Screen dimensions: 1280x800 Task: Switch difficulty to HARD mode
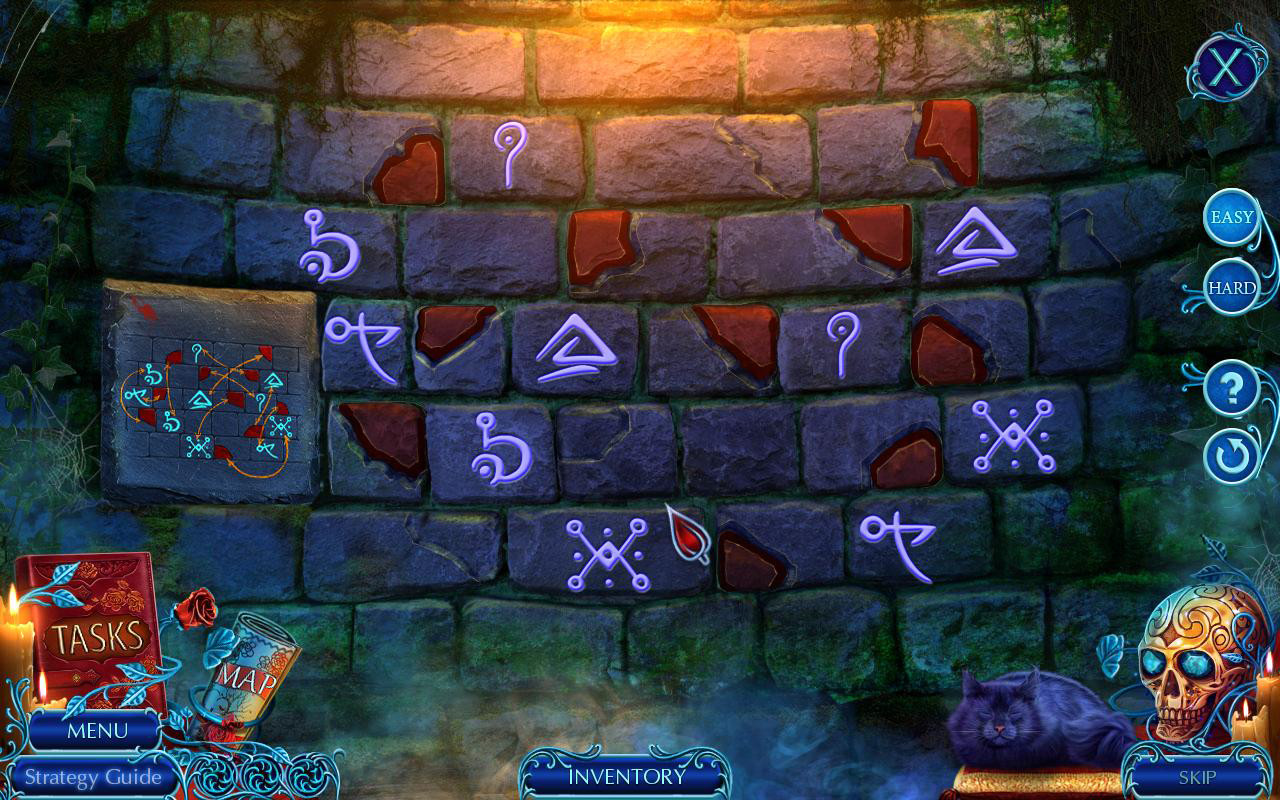[1230, 287]
